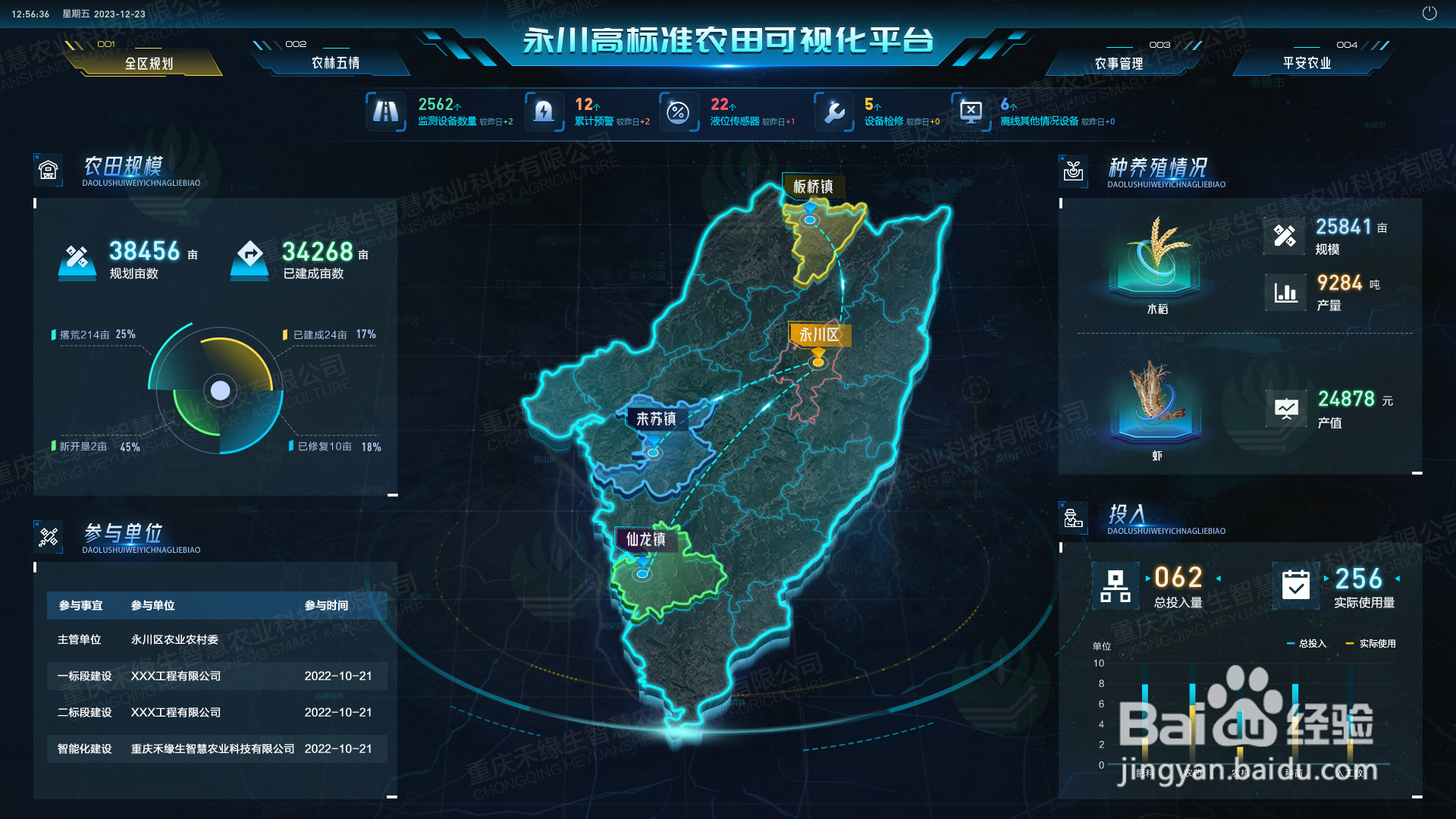Click the 设备检修 equipment maintenance wrench icon
The height and width of the screenshot is (819, 1456).
pyautogui.click(x=833, y=111)
